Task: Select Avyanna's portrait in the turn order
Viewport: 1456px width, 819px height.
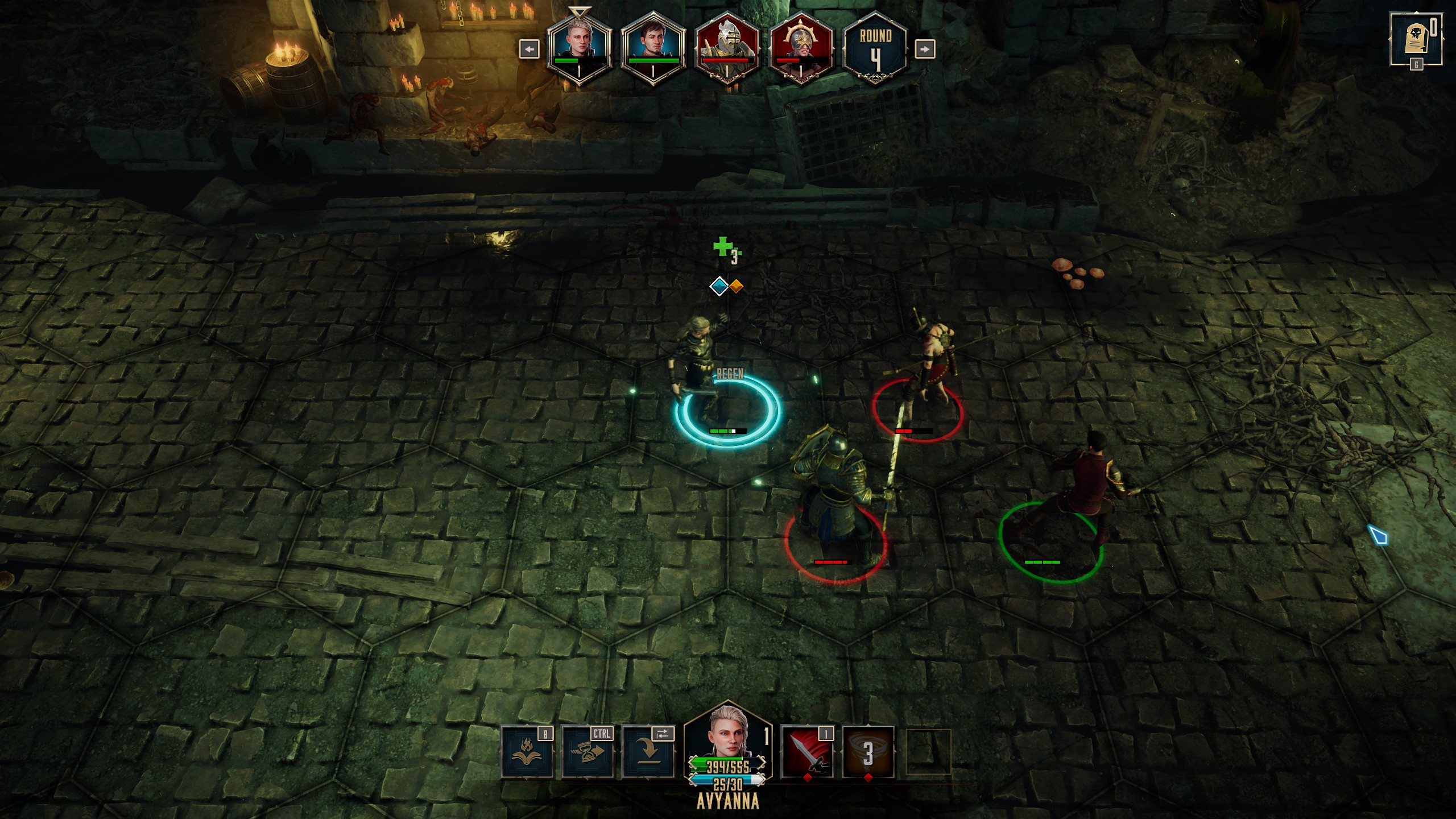Action: tap(579, 49)
